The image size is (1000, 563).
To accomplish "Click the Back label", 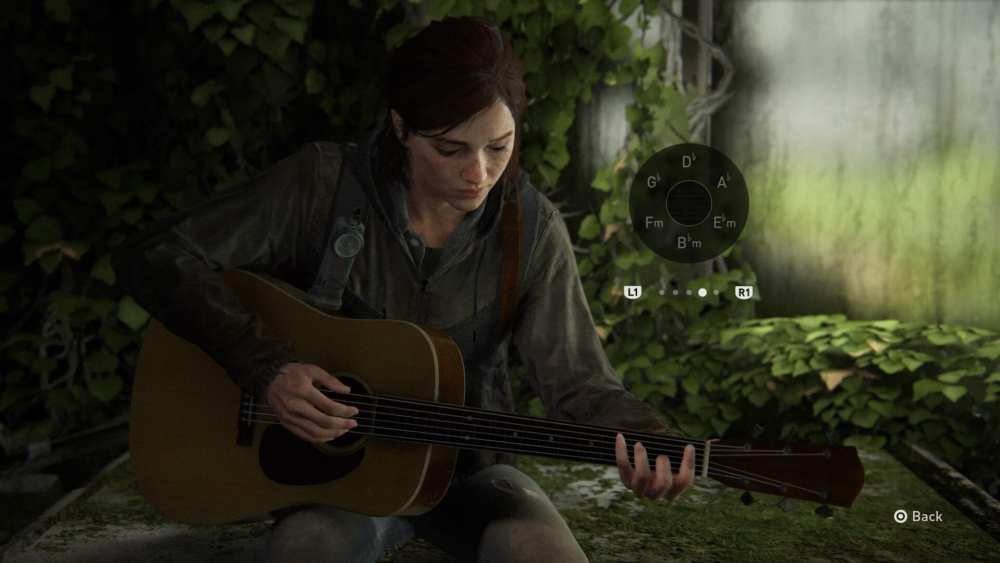I will point(926,516).
